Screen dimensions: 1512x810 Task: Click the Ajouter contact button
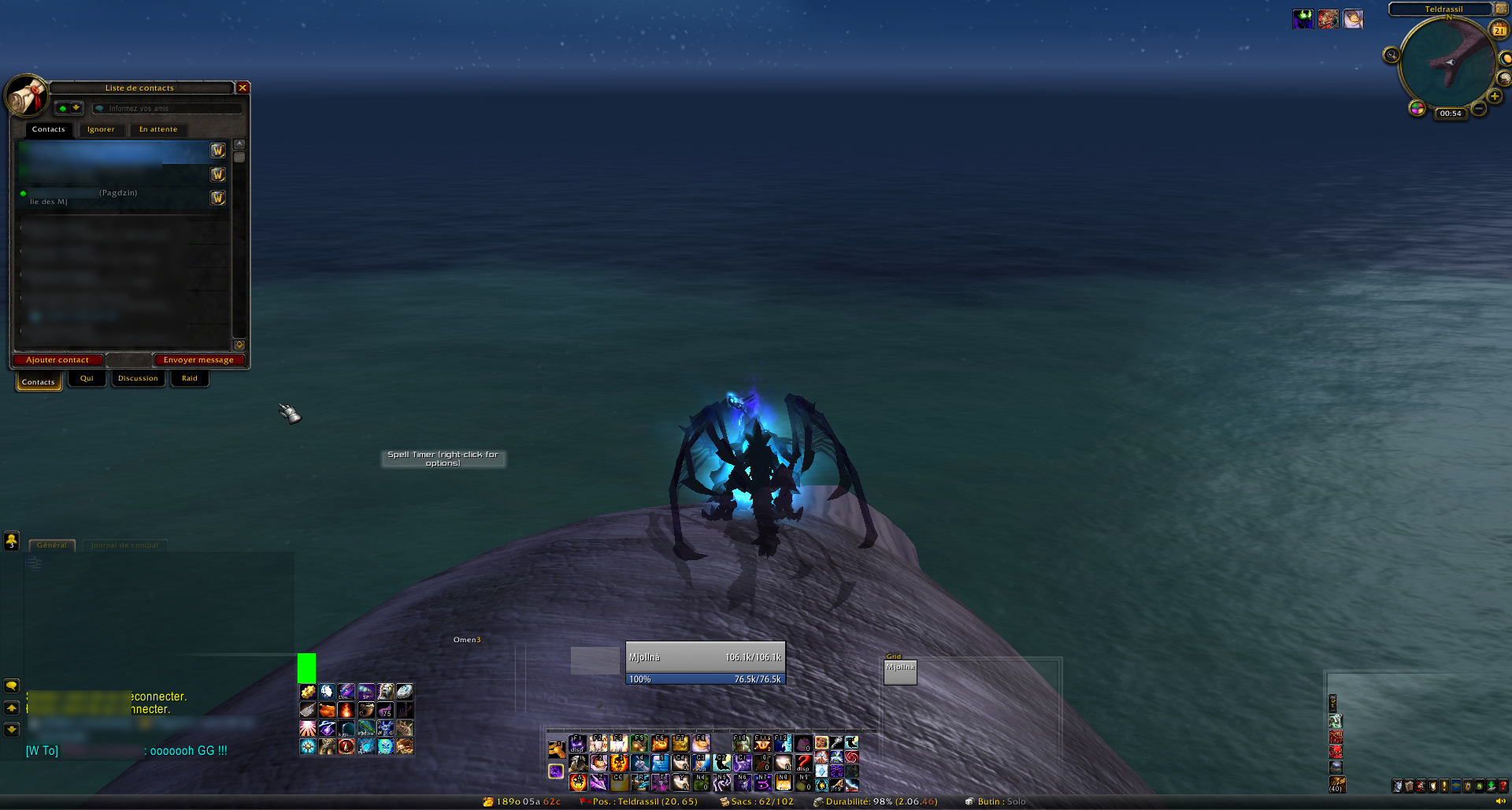57,360
